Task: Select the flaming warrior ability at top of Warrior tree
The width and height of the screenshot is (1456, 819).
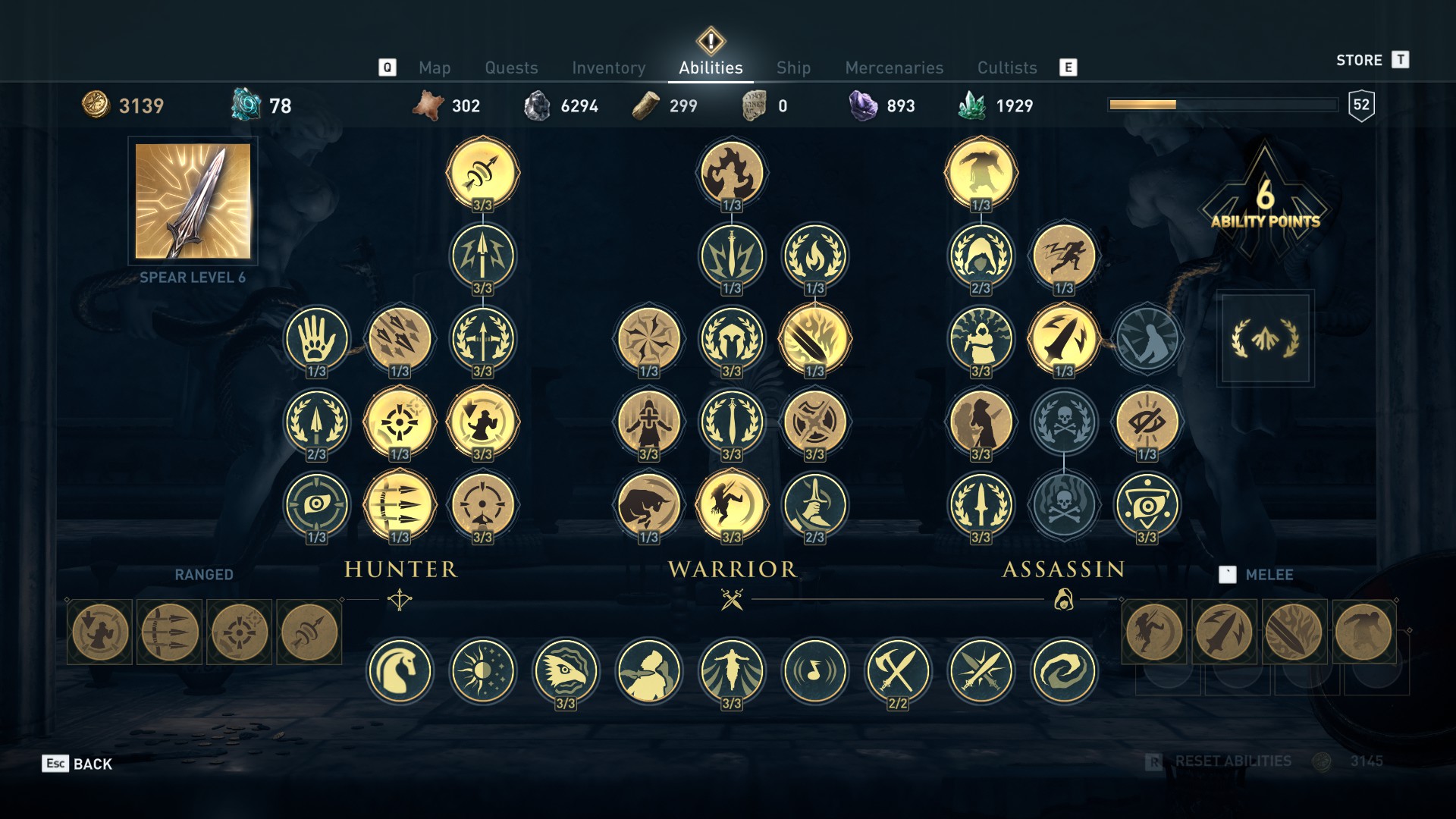Action: (731, 172)
